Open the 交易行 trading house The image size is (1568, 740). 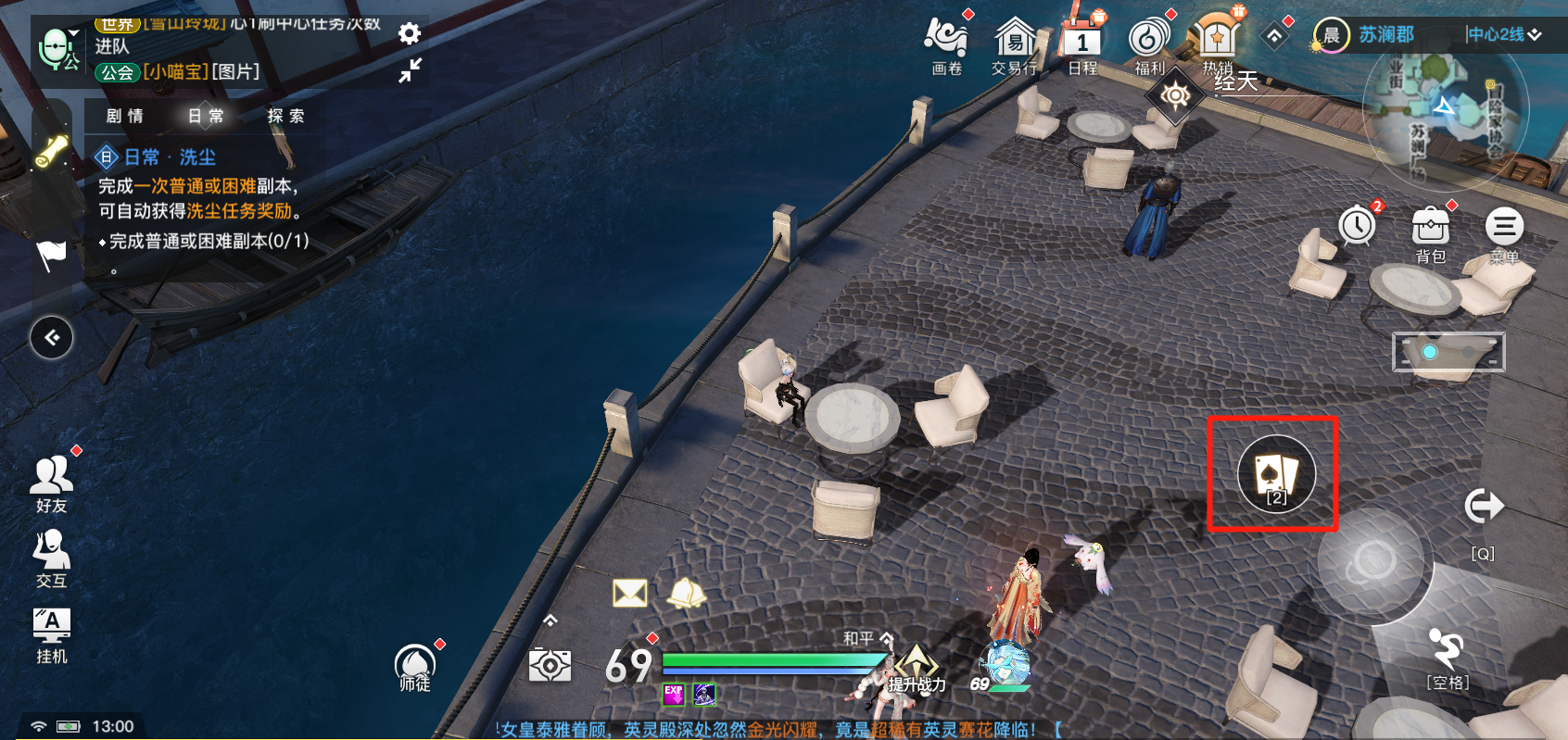click(1014, 44)
